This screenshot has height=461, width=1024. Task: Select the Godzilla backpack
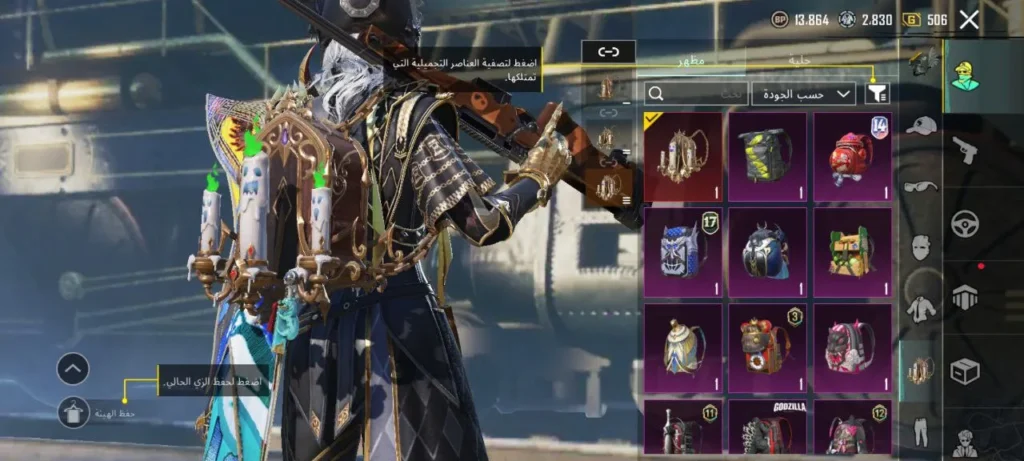767,428
